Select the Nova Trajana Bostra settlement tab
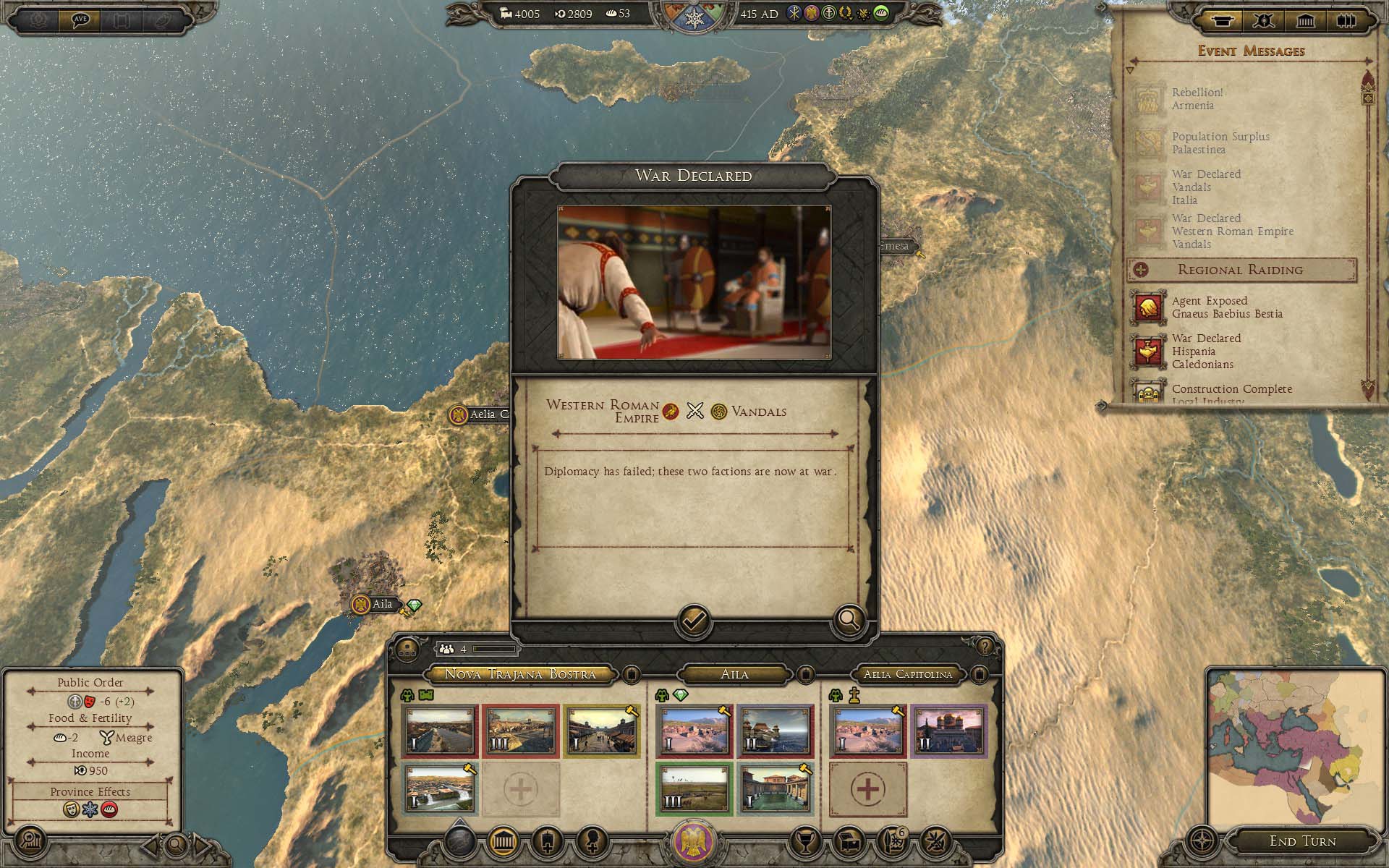Image resolution: width=1389 pixels, height=868 pixels. 519,674
